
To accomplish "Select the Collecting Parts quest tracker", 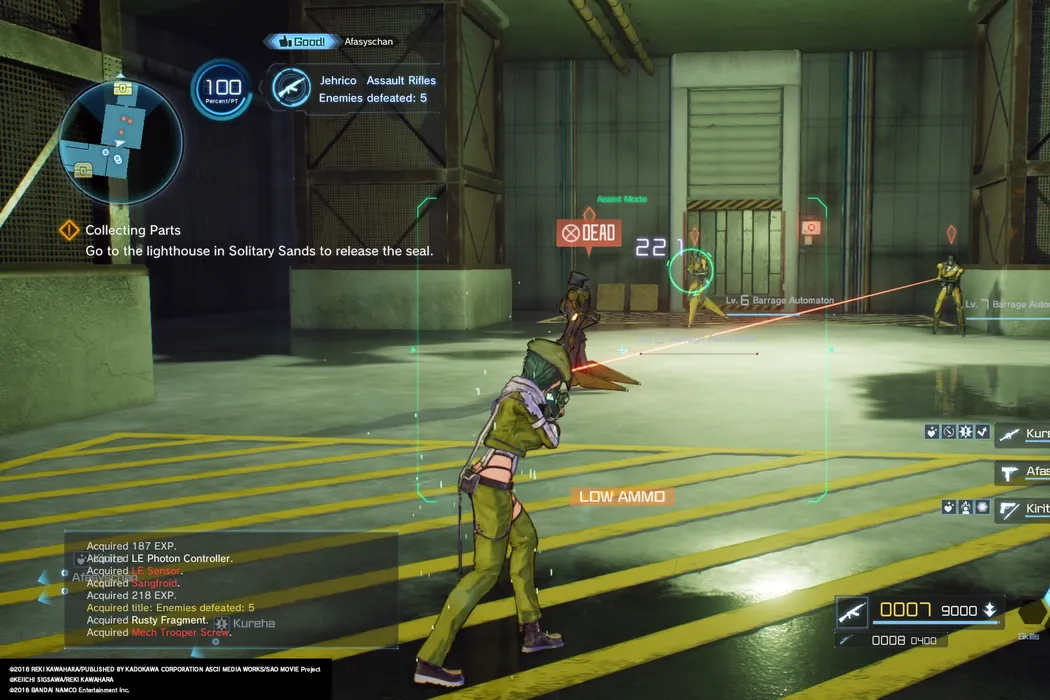I will pyautogui.click(x=133, y=231).
